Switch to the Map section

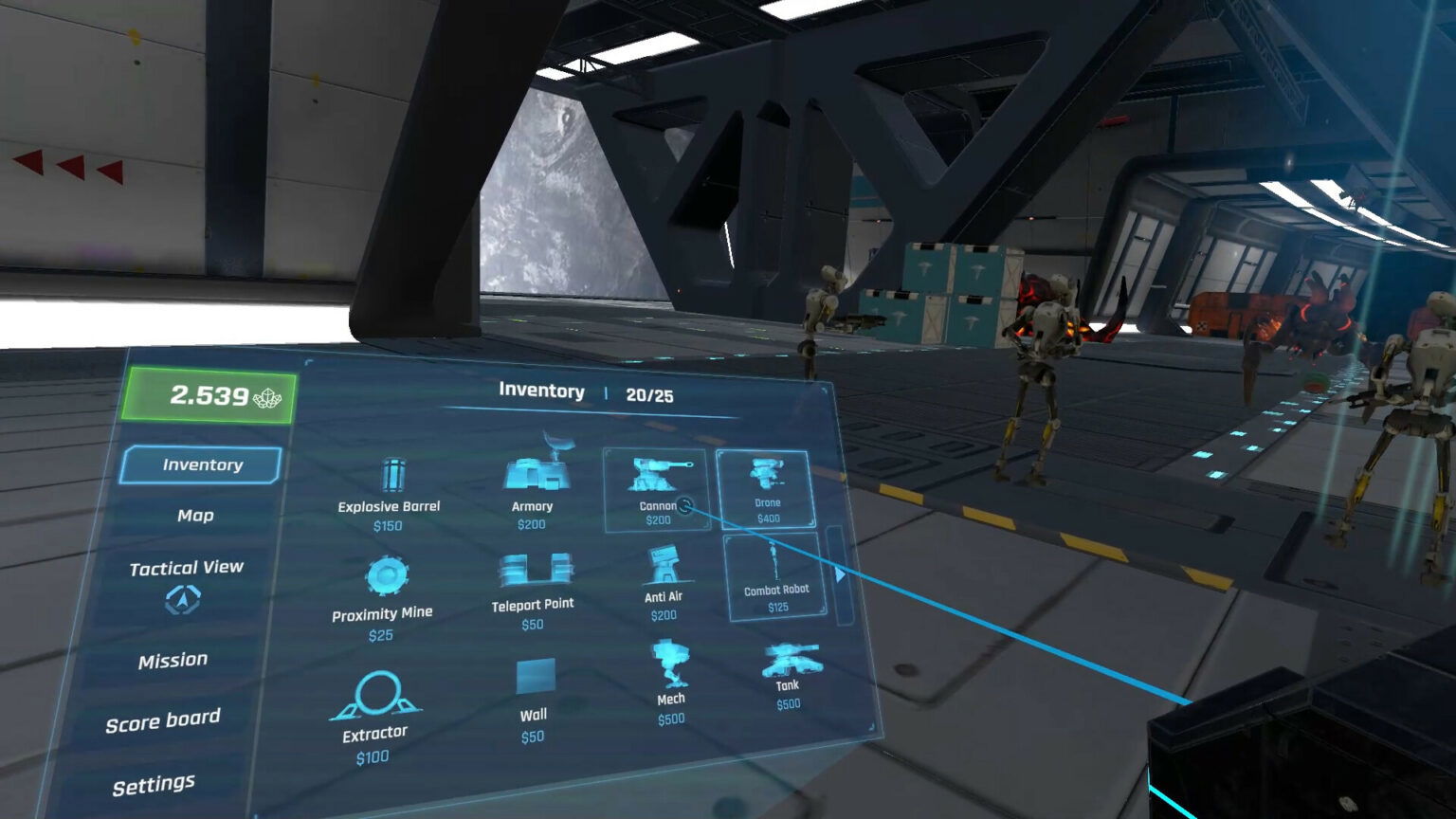pos(193,515)
